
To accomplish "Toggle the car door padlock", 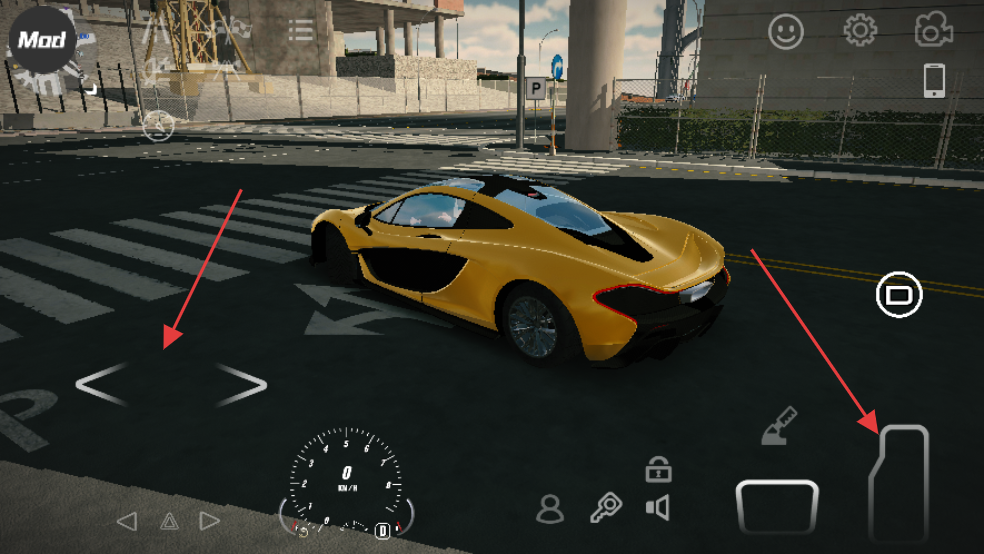I will point(657,468).
